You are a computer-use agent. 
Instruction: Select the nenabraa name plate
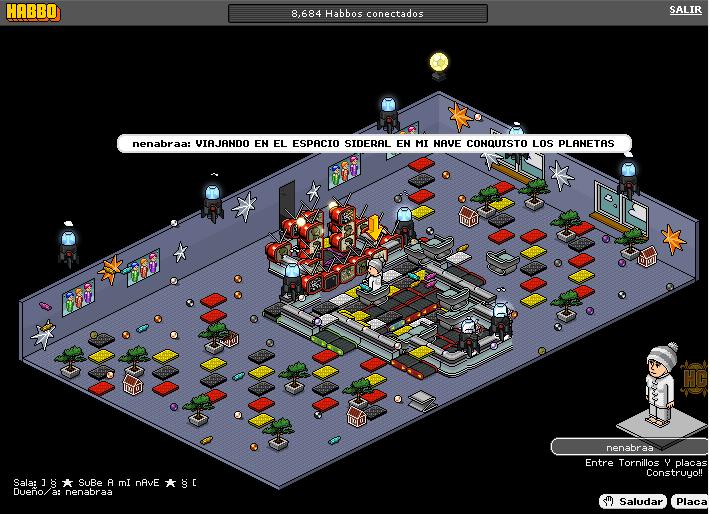click(x=629, y=447)
